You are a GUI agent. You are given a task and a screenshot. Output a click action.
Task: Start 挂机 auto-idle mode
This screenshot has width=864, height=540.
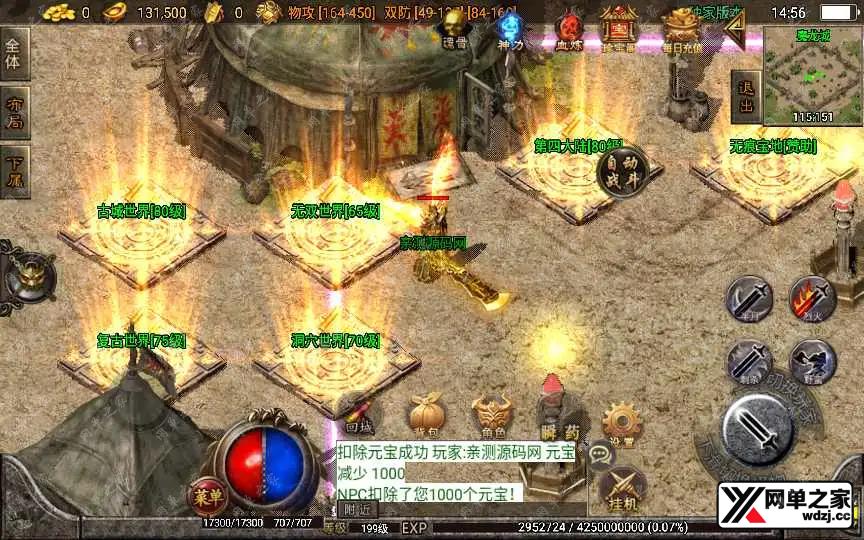pos(621,490)
